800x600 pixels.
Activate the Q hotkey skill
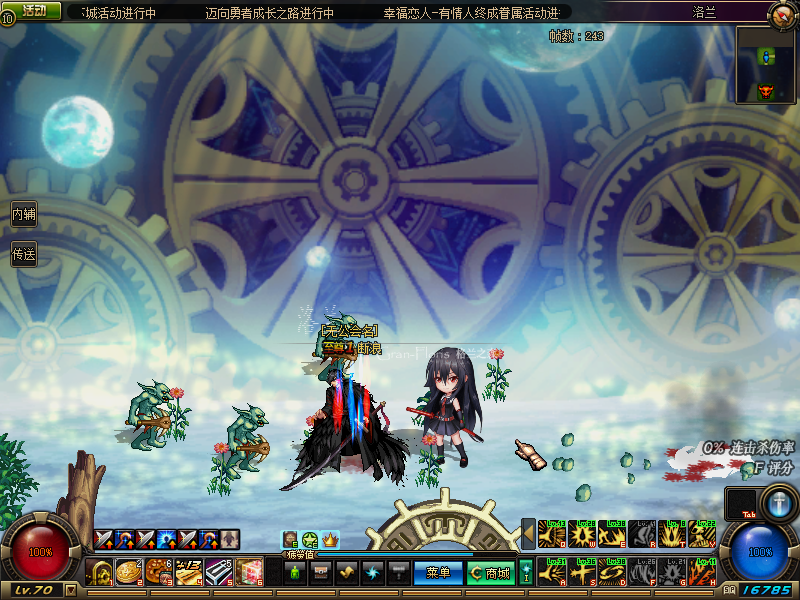[552, 535]
